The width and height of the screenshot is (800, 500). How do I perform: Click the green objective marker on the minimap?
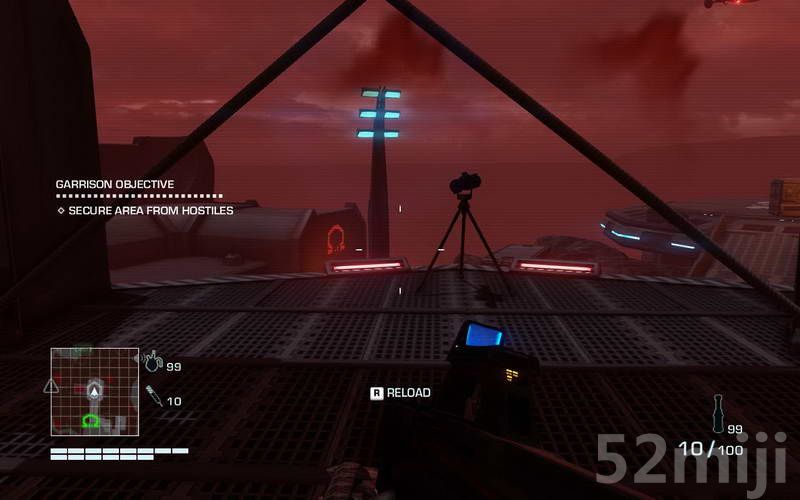(x=92, y=421)
